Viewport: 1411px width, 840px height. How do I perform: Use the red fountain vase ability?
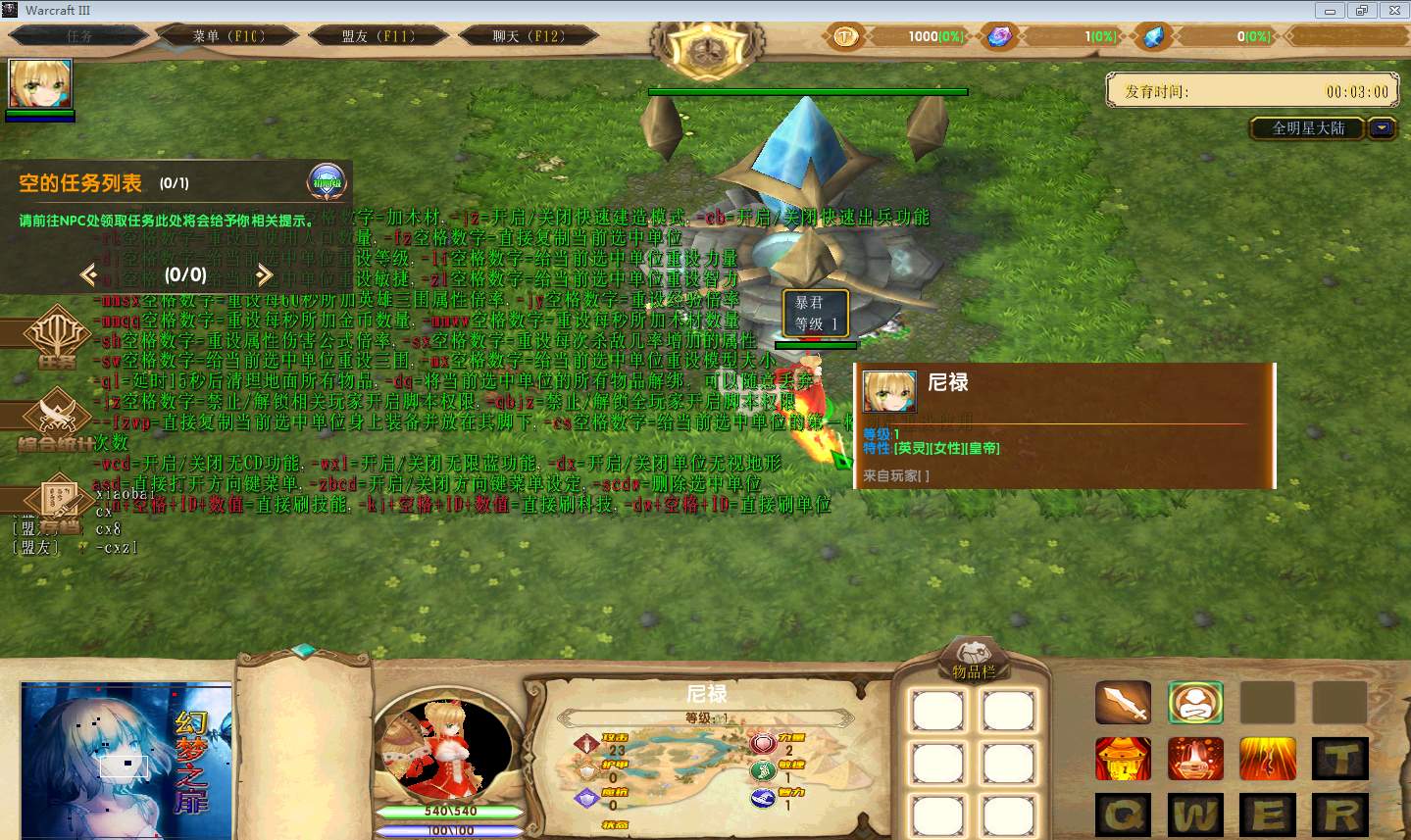1195,759
